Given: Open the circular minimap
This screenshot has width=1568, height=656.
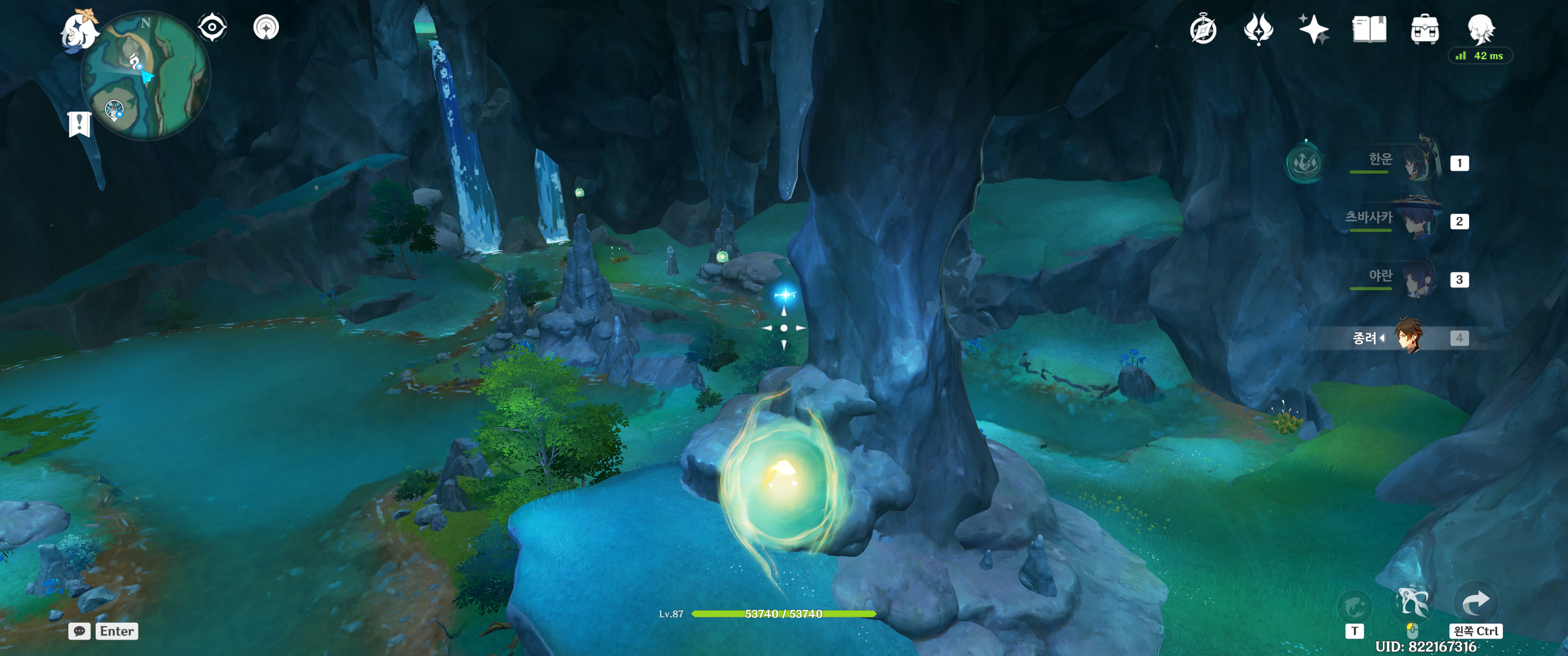Looking at the screenshot, I should tap(146, 76).
